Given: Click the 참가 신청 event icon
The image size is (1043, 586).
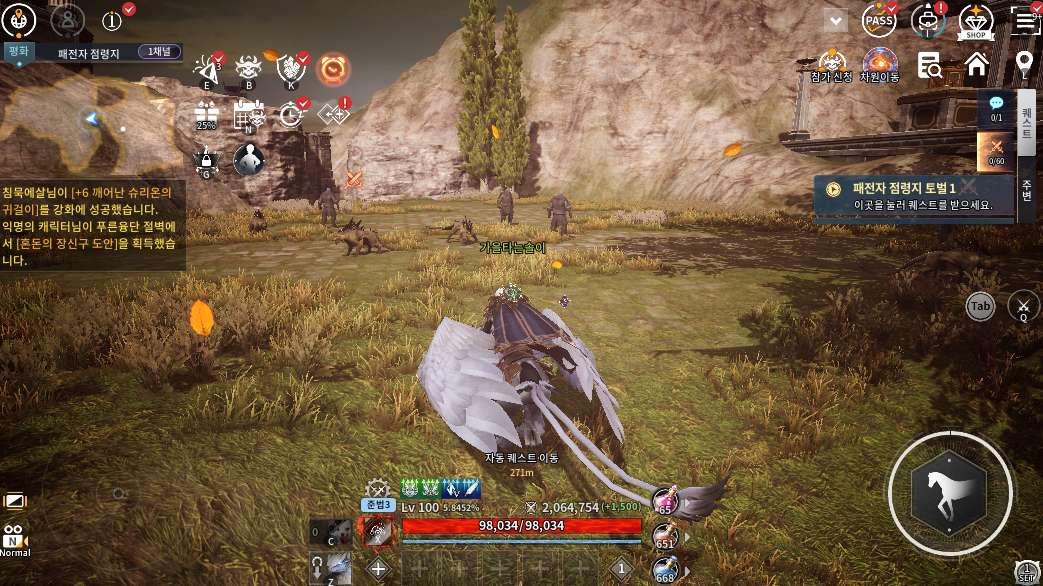Looking at the screenshot, I should pyautogui.click(x=832, y=63).
